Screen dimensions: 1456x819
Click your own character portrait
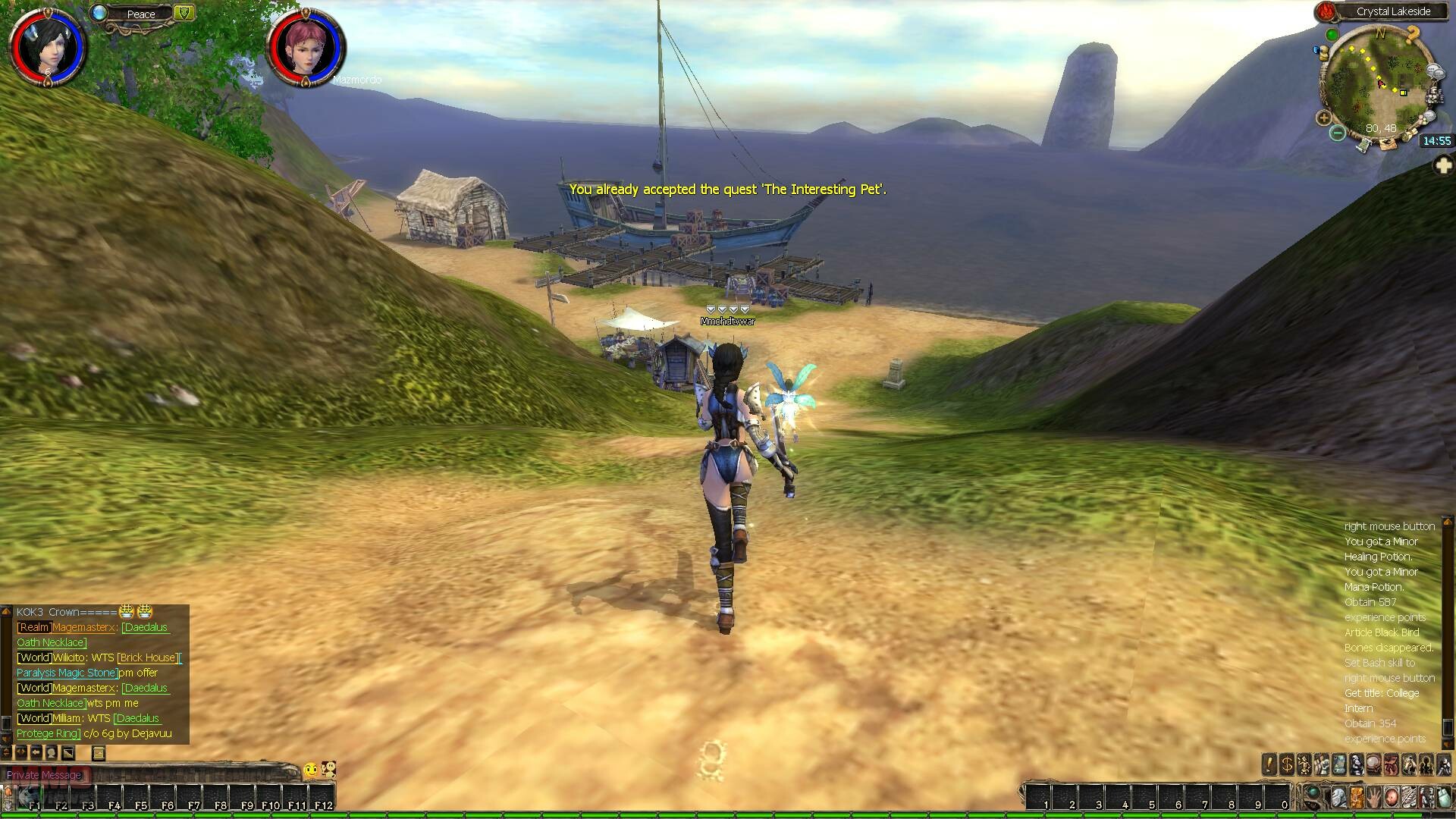[x=47, y=47]
